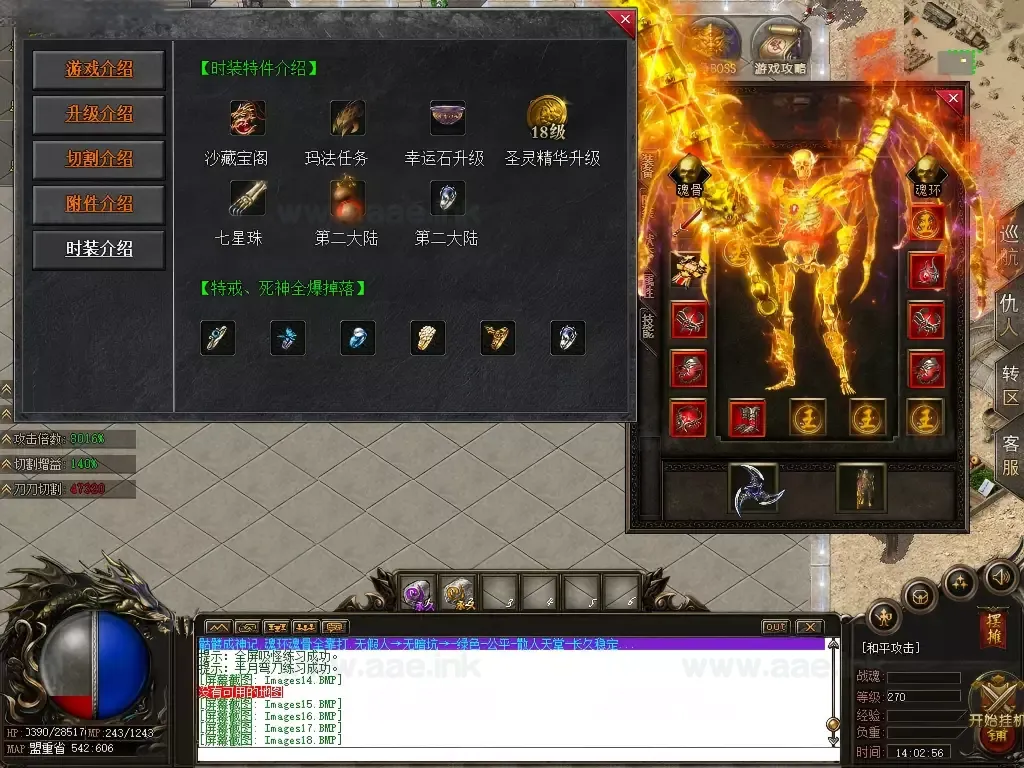This screenshot has width=1024, height=768.
Task: Open the 游戏攻略 scroll icon
Action: pyautogui.click(x=780, y=46)
